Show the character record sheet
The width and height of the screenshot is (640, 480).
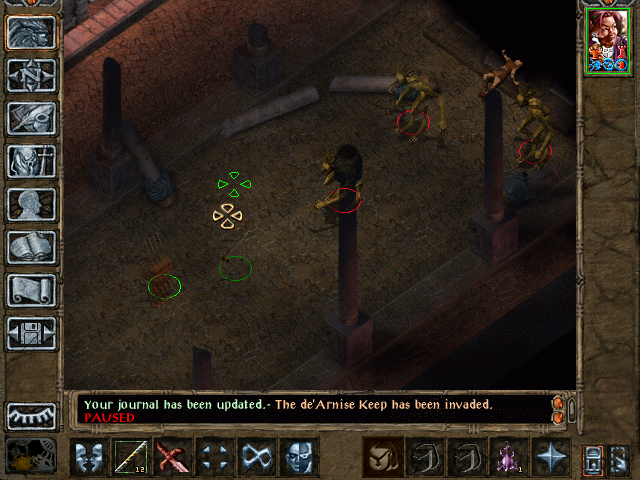31,204
